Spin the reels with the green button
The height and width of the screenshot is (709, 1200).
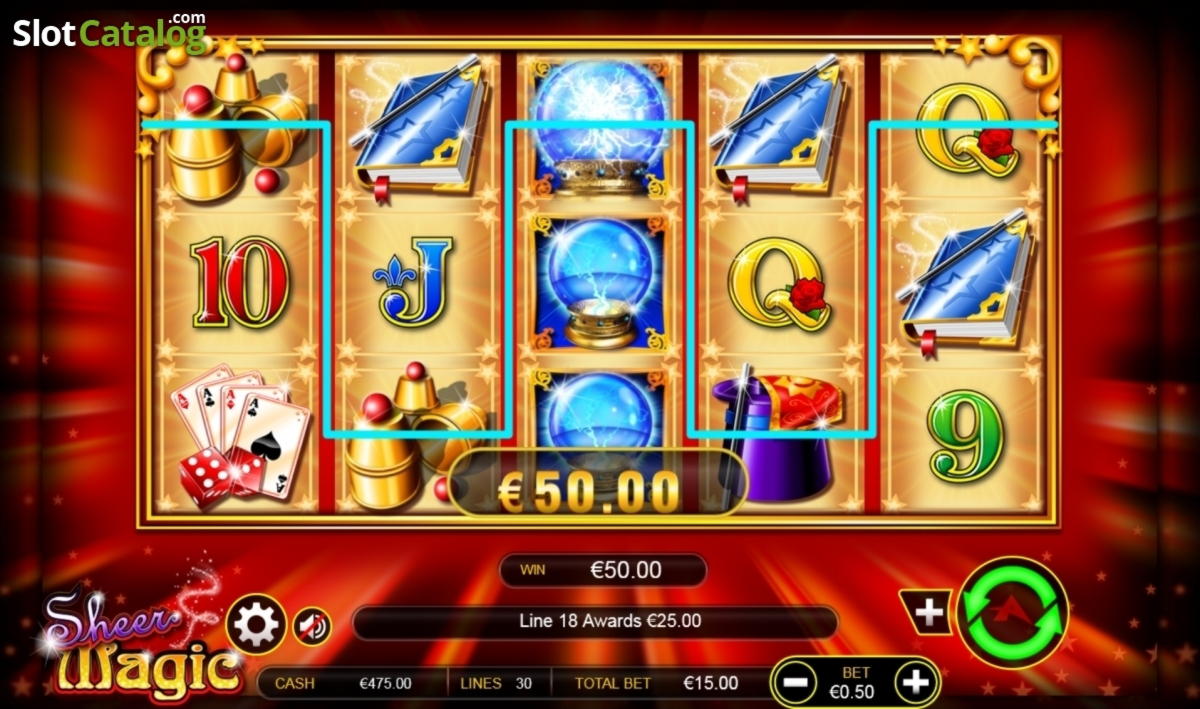click(1012, 612)
